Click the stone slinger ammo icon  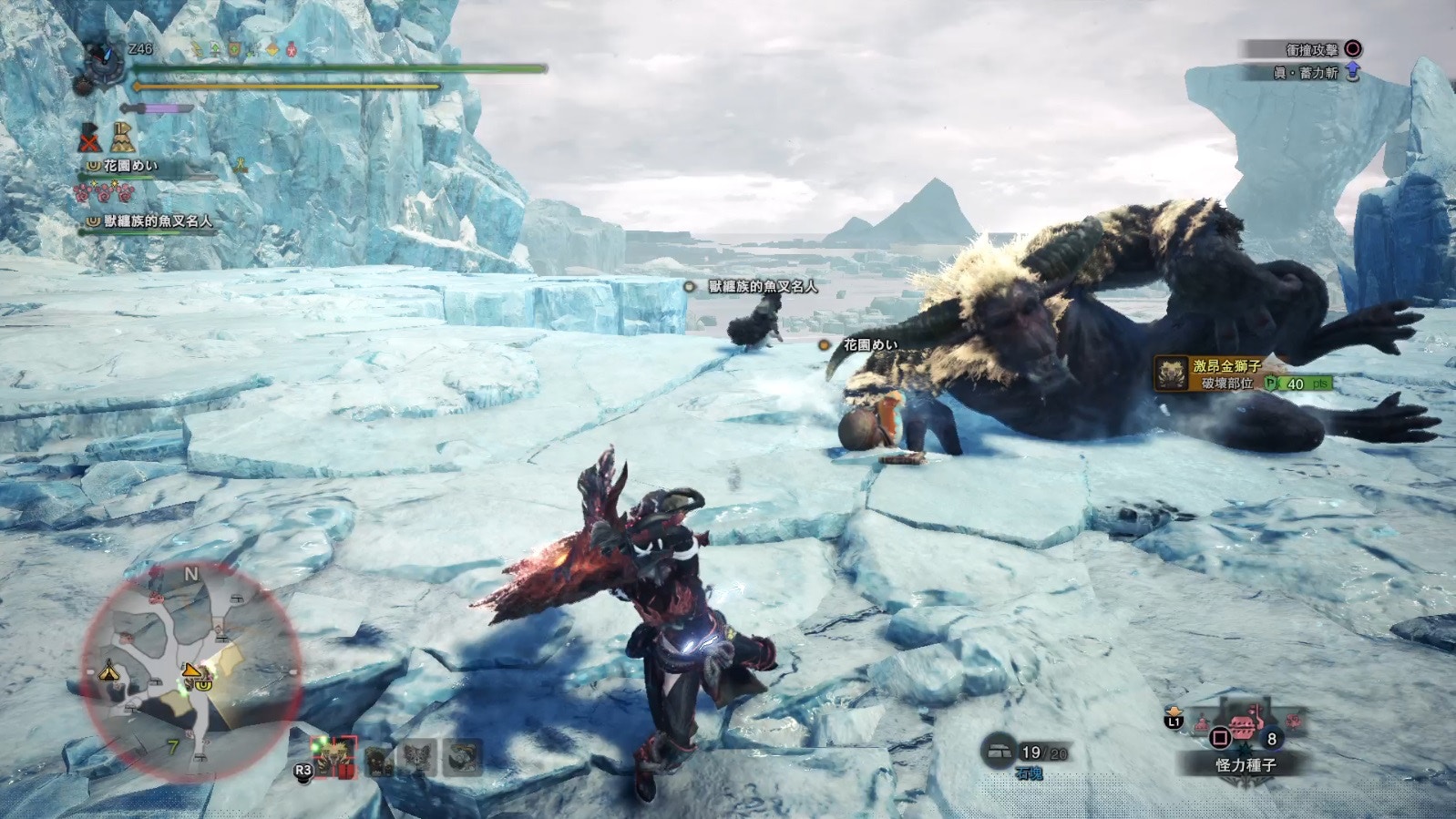(1000, 752)
